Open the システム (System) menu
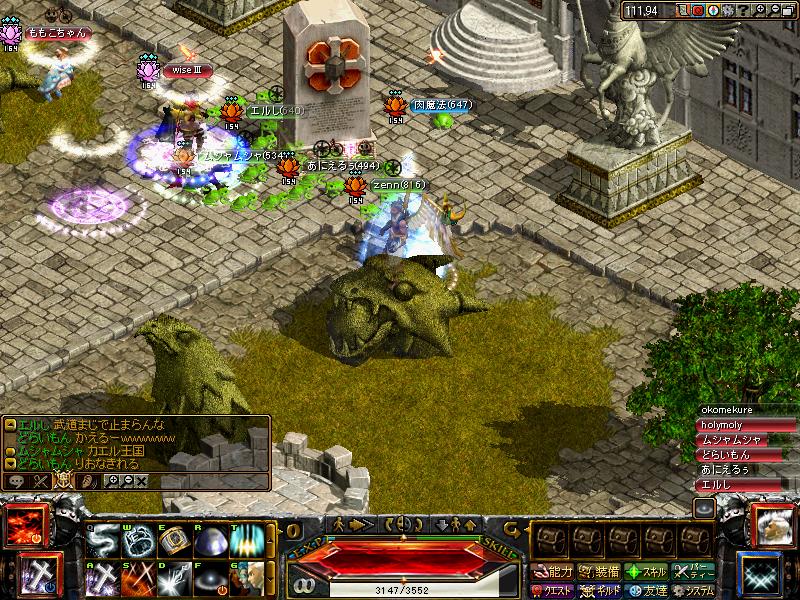Image resolution: width=800 pixels, height=600 pixels. (694, 590)
